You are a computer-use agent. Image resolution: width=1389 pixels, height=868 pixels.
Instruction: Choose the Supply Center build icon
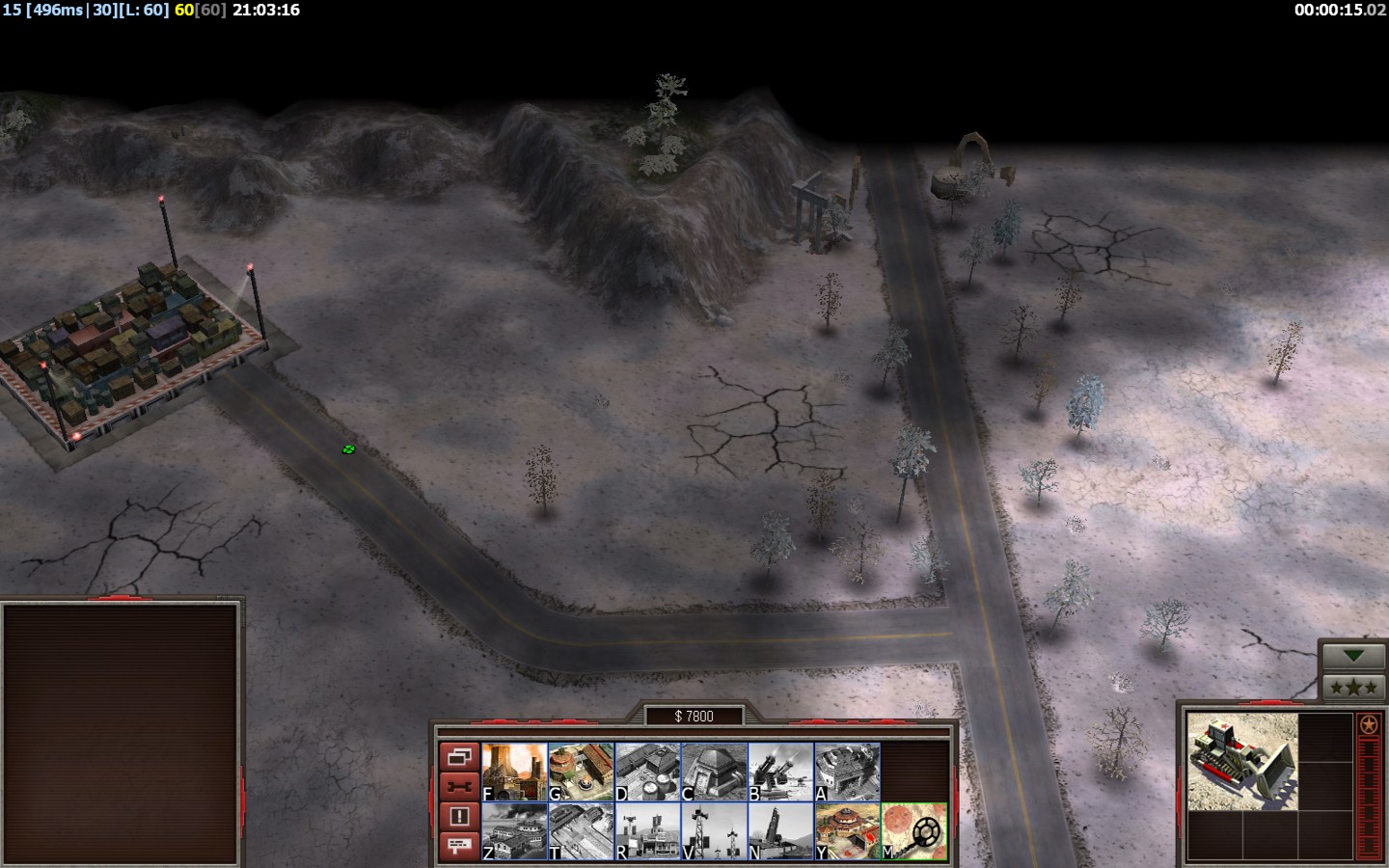click(x=647, y=772)
